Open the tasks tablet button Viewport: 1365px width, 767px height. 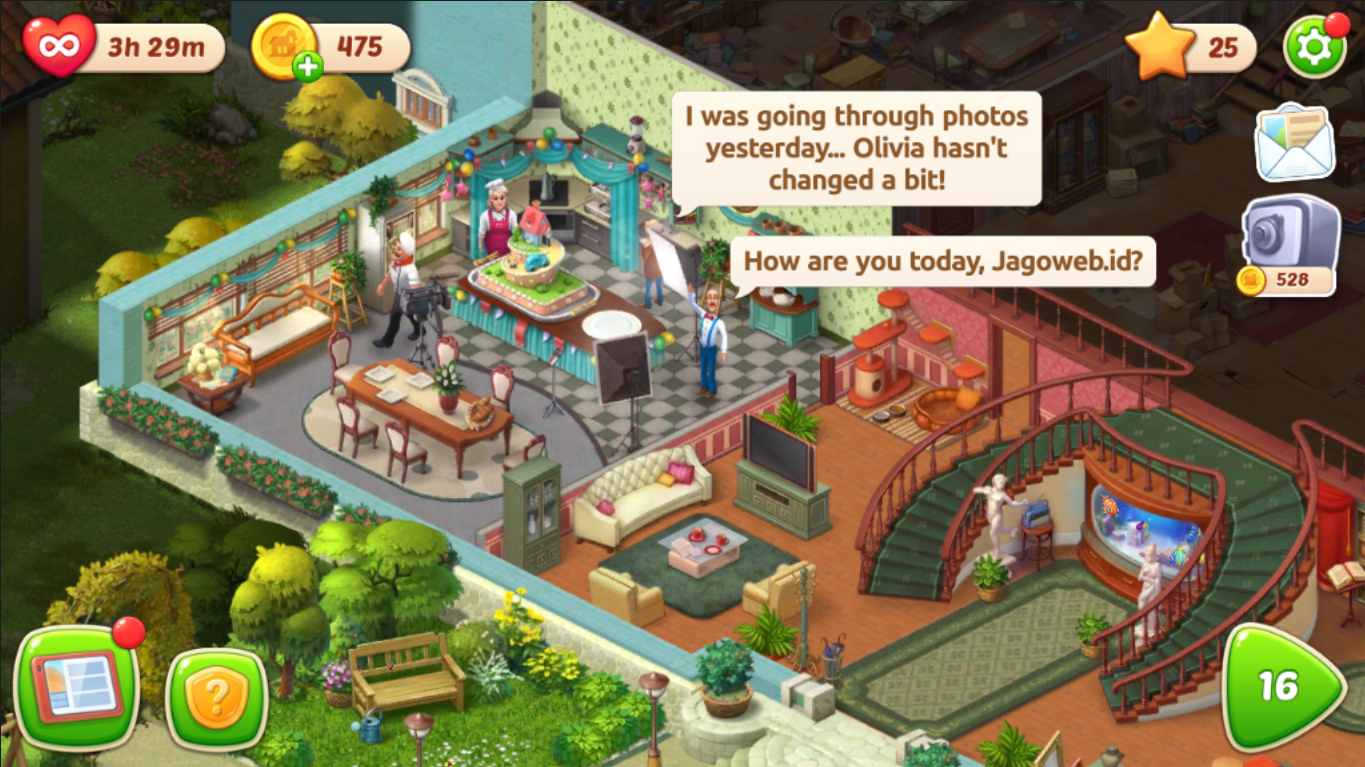(78, 687)
